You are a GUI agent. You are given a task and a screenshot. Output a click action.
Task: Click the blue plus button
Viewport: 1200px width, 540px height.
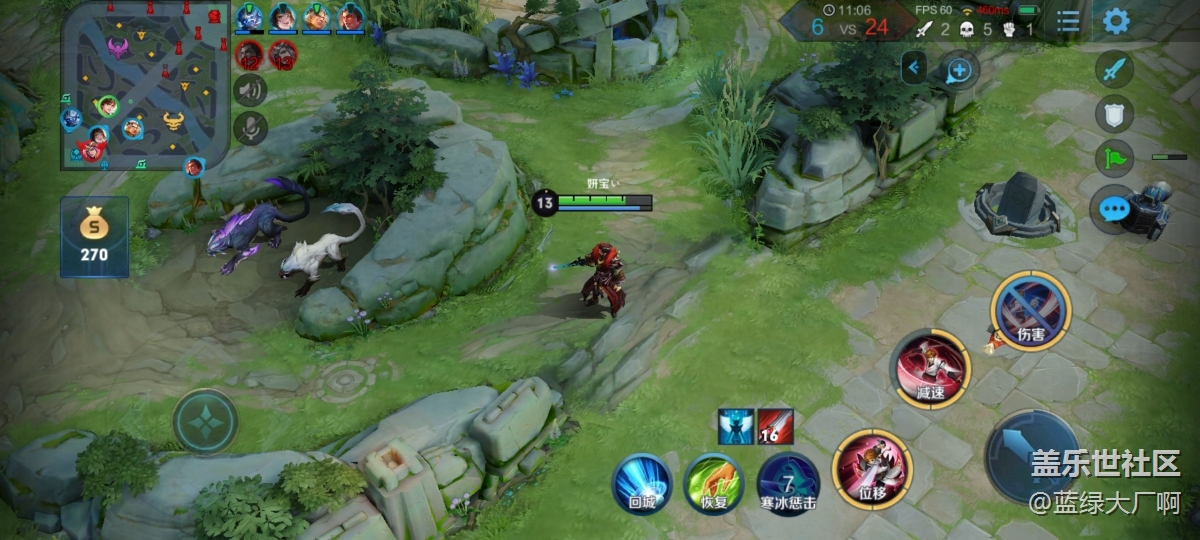(958, 70)
